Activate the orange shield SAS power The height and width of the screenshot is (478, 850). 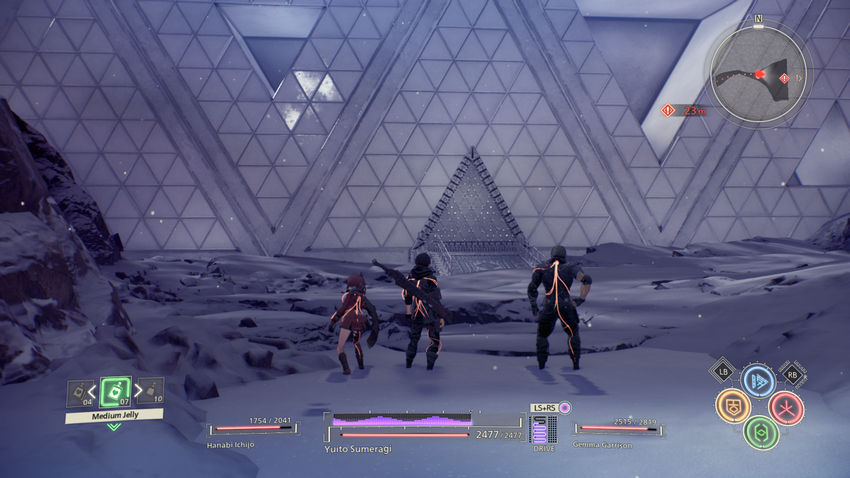732,405
